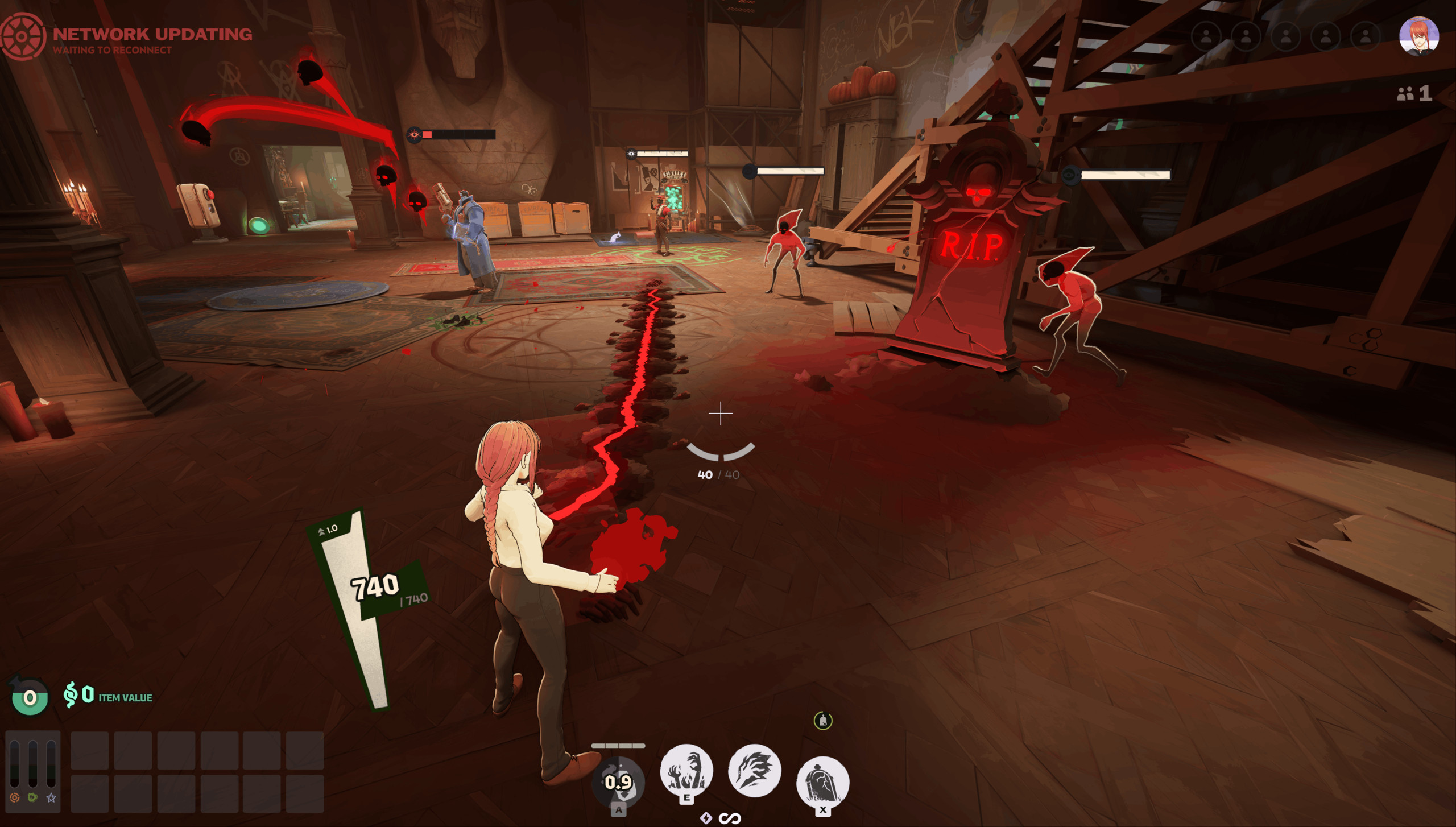Select the ability on cooldown showing 0.9
The height and width of the screenshot is (827, 1456).
pyautogui.click(x=618, y=782)
